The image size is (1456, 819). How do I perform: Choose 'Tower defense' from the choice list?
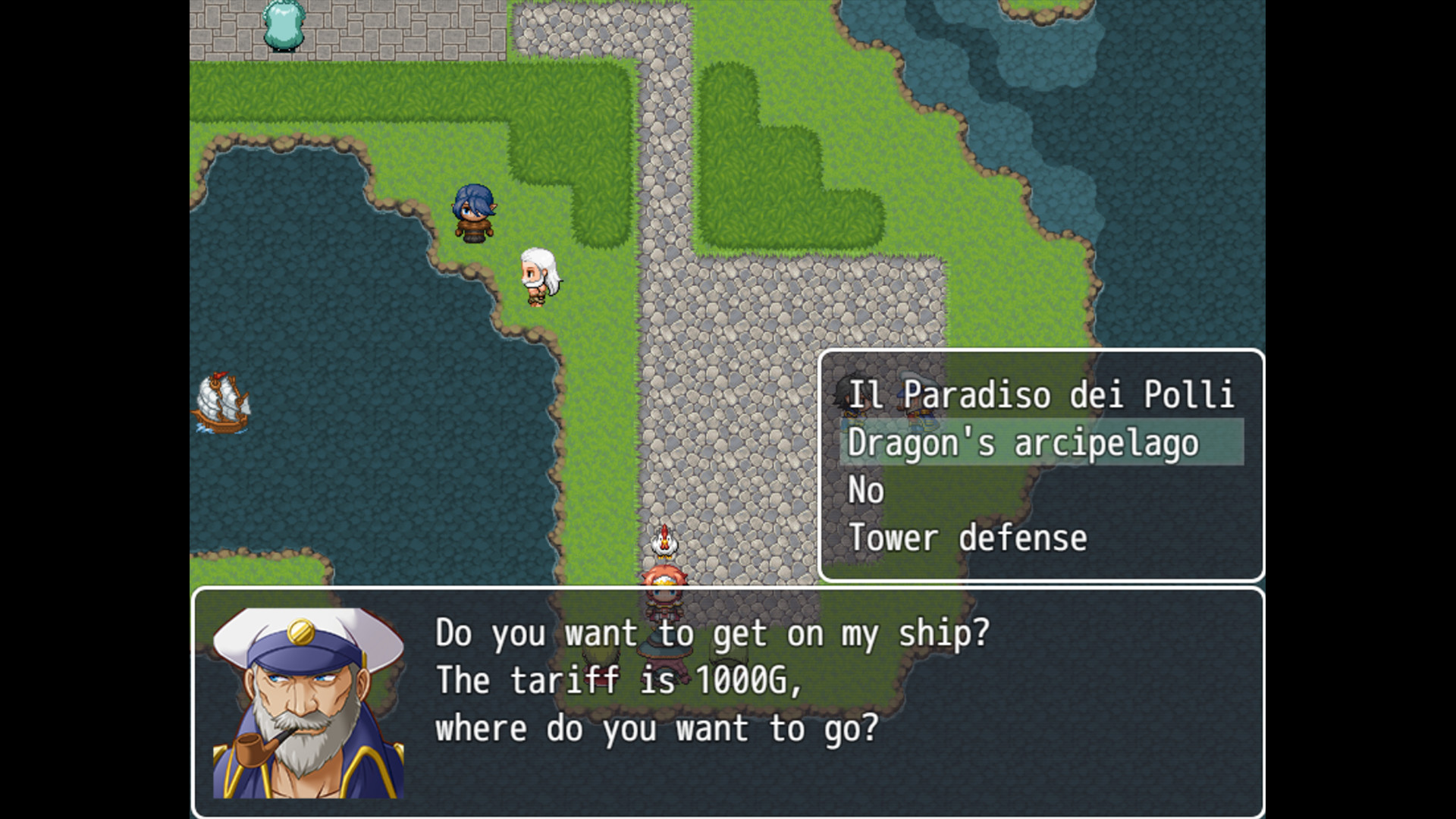[968, 537]
